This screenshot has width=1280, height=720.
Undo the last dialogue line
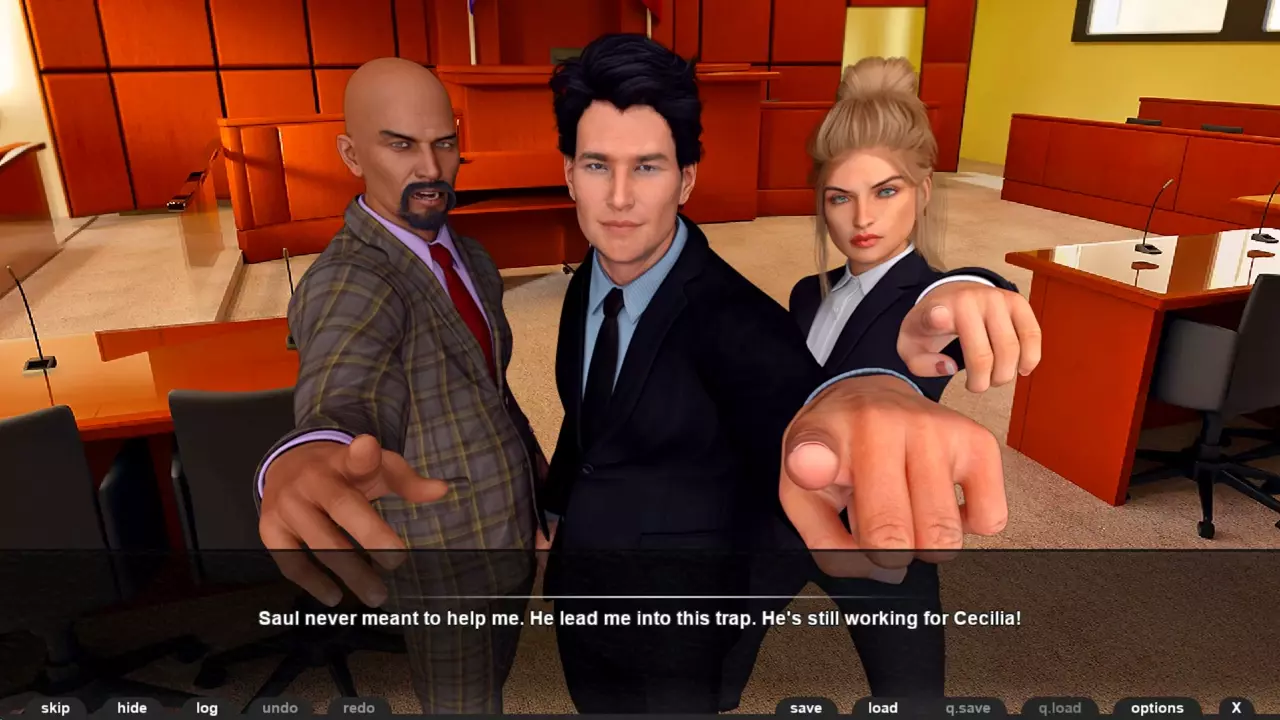click(x=280, y=708)
